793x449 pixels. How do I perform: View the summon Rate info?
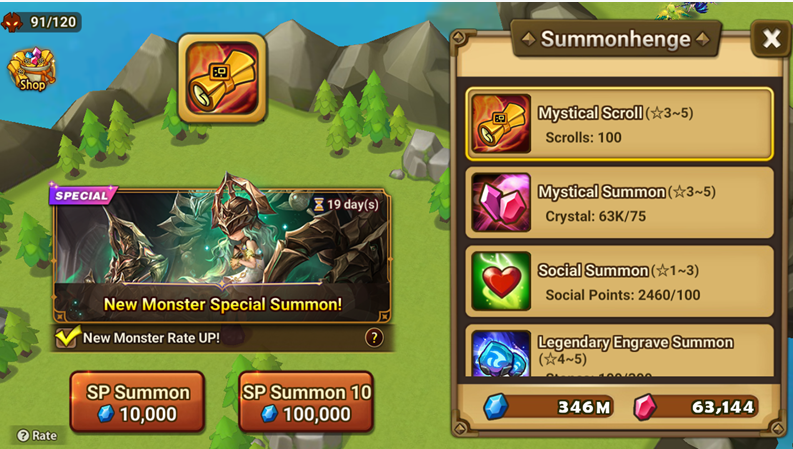pos(36,435)
